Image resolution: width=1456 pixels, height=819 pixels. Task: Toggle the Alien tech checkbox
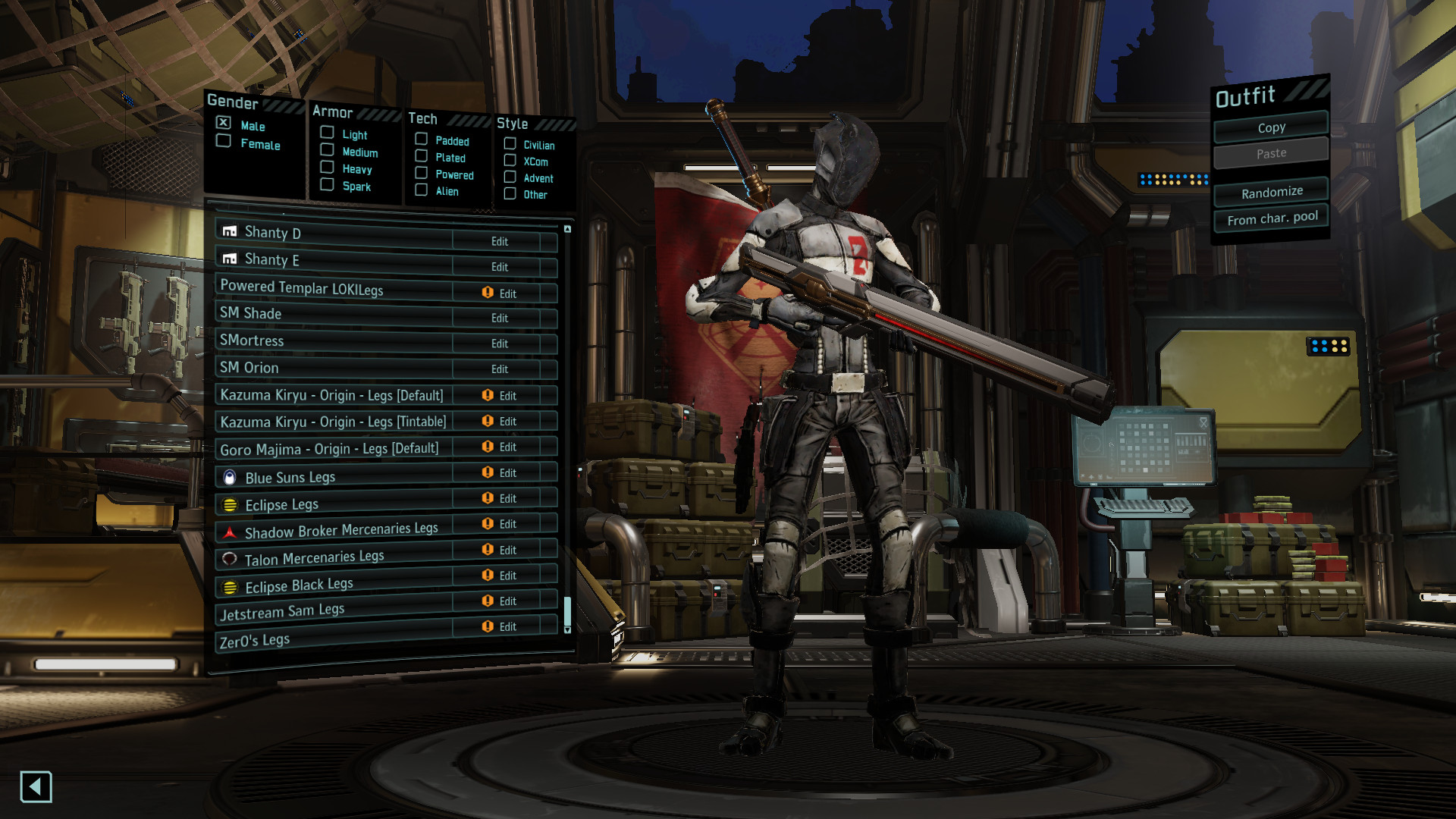tap(422, 190)
